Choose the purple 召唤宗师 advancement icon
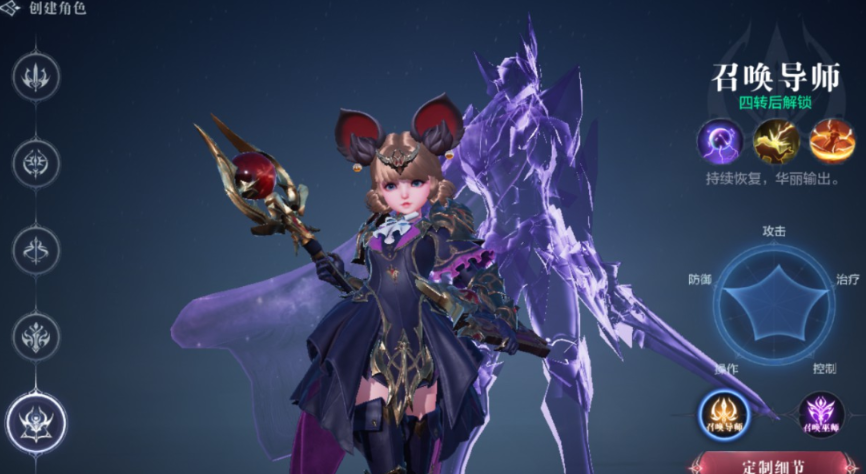Screen dimensions: 866x474 (x=820, y=412)
